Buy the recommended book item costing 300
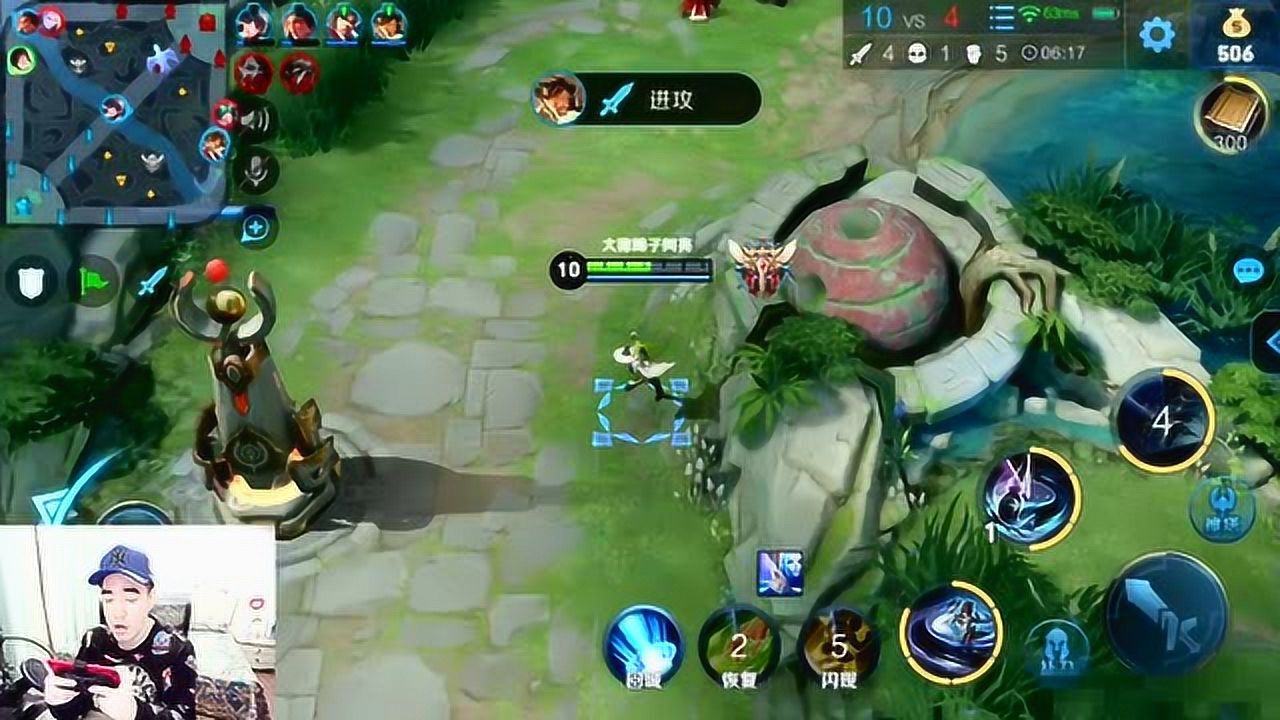Viewport: 1280px width, 720px height. tap(1229, 116)
